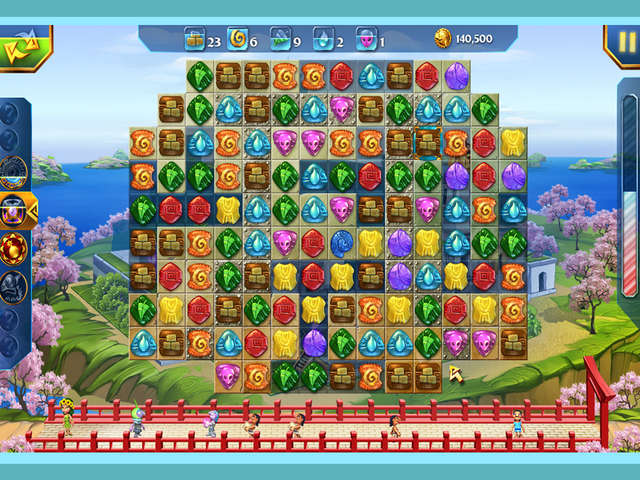Click the green button with yellow arrows
This screenshot has height=480, width=640.
click(x=20, y=46)
